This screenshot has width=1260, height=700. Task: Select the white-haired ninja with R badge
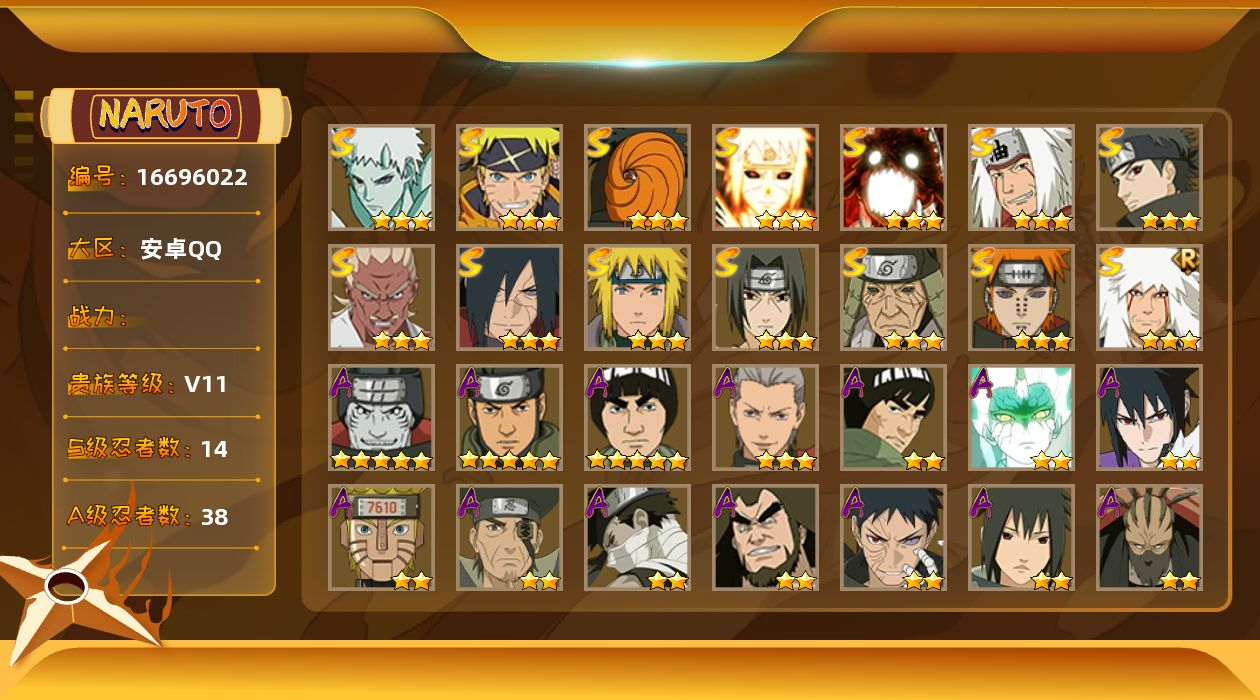click(1149, 297)
